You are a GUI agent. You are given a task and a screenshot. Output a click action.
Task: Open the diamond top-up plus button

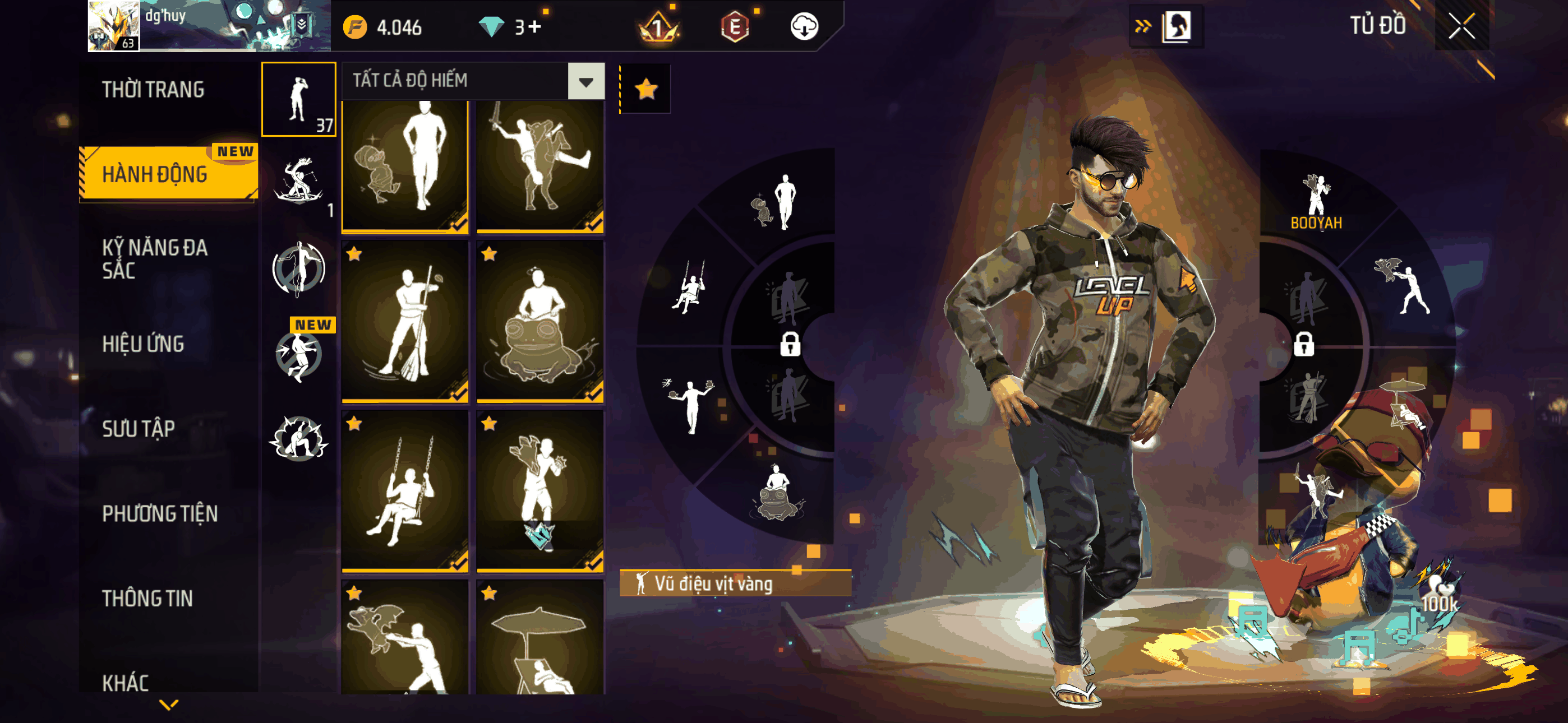(x=535, y=27)
